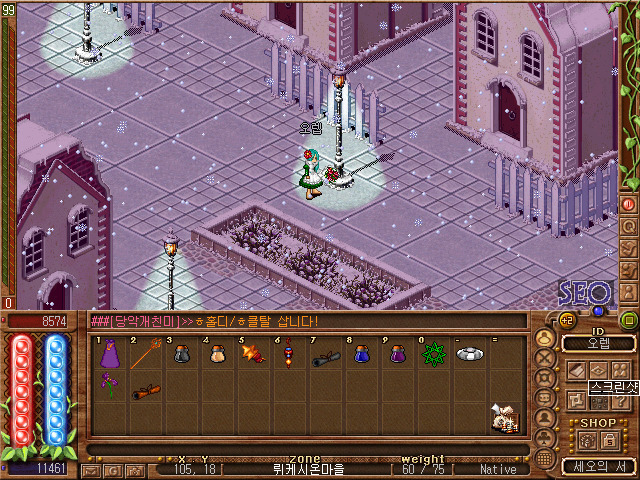Click the red pause-like button on right sidebar
Viewport: 640px width, 480px height.
[x=629, y=203]
